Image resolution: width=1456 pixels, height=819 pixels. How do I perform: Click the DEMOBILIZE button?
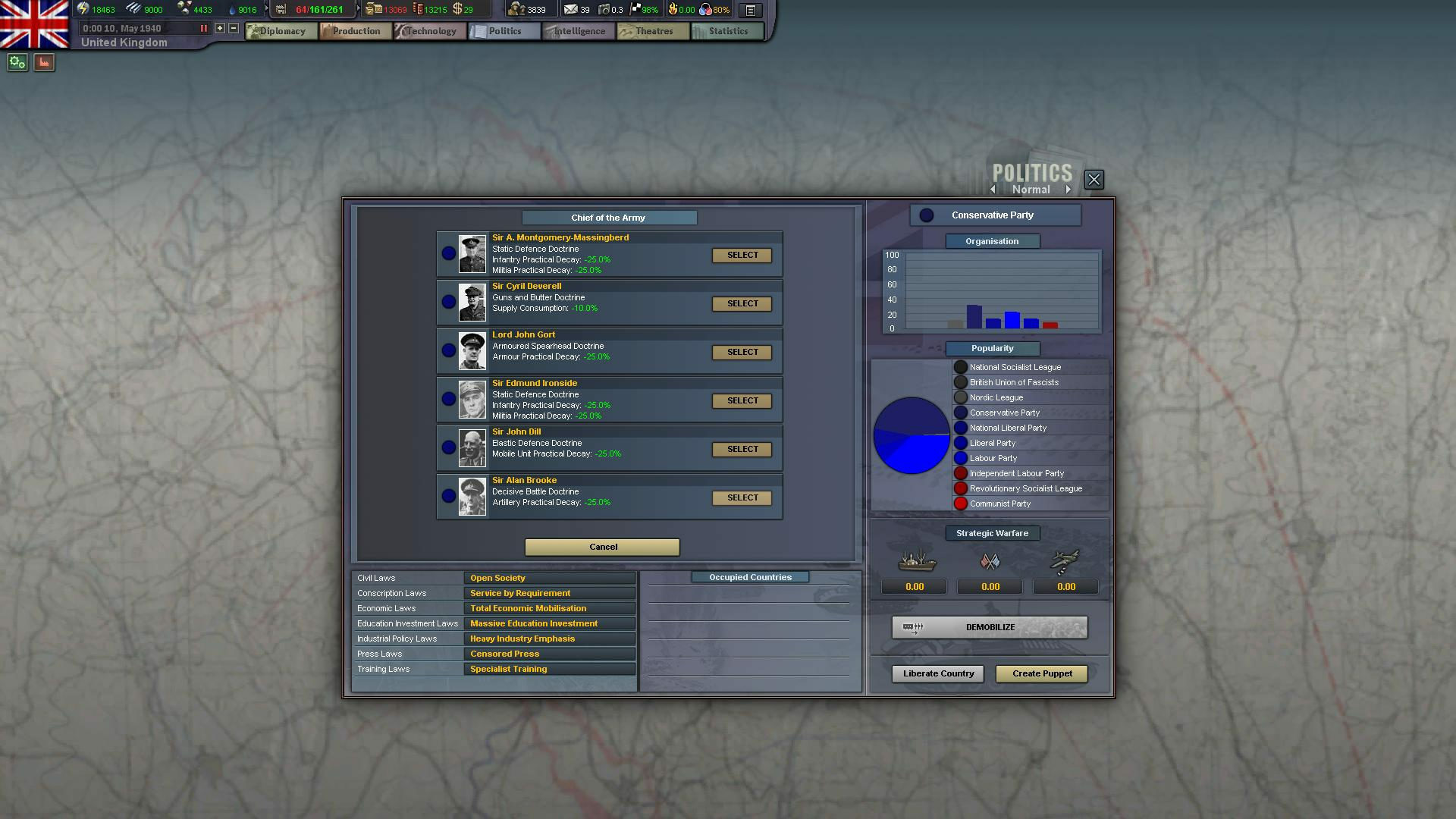(988, 627)
